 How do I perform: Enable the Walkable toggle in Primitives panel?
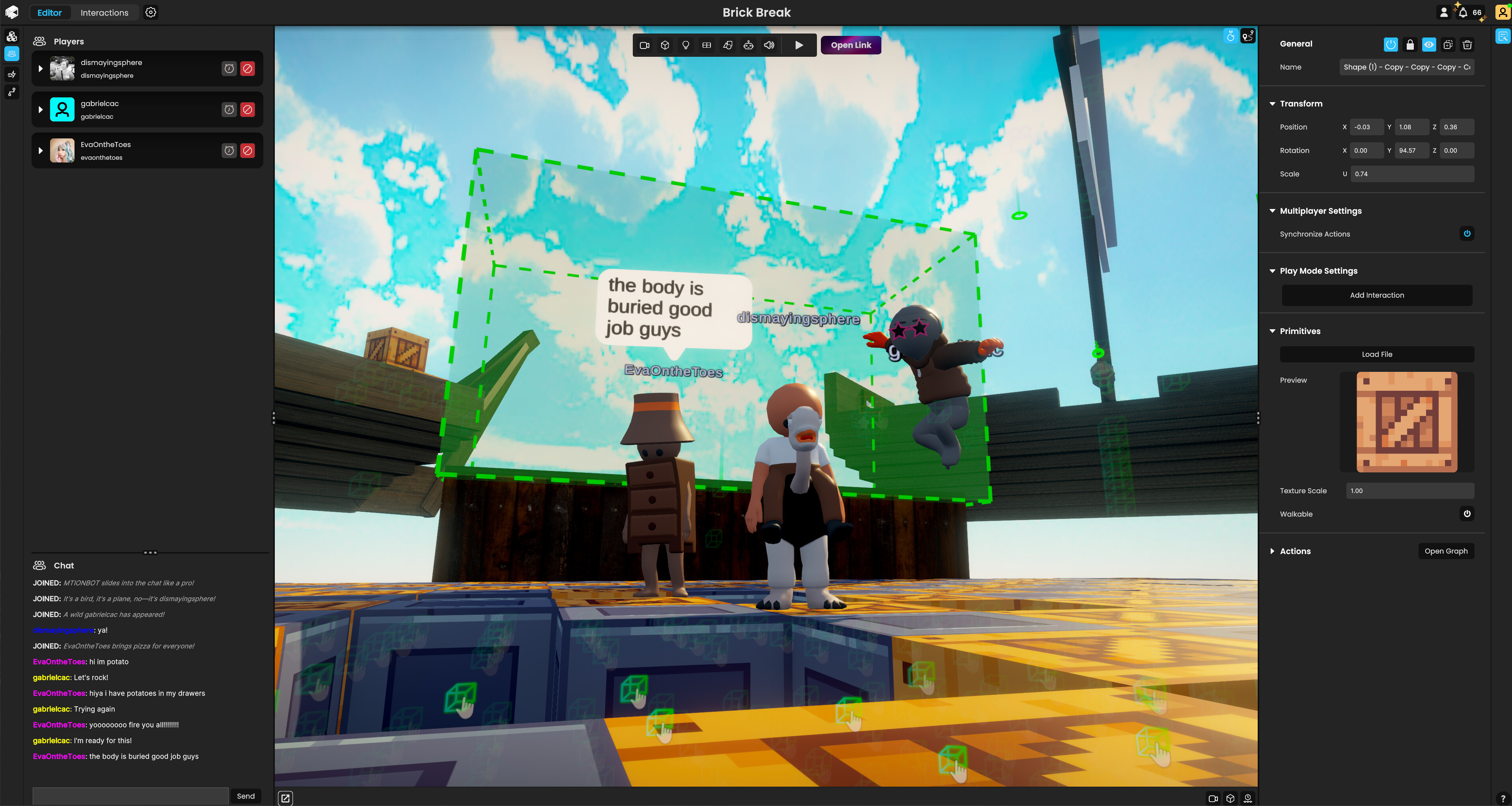tap(1467, 514)
